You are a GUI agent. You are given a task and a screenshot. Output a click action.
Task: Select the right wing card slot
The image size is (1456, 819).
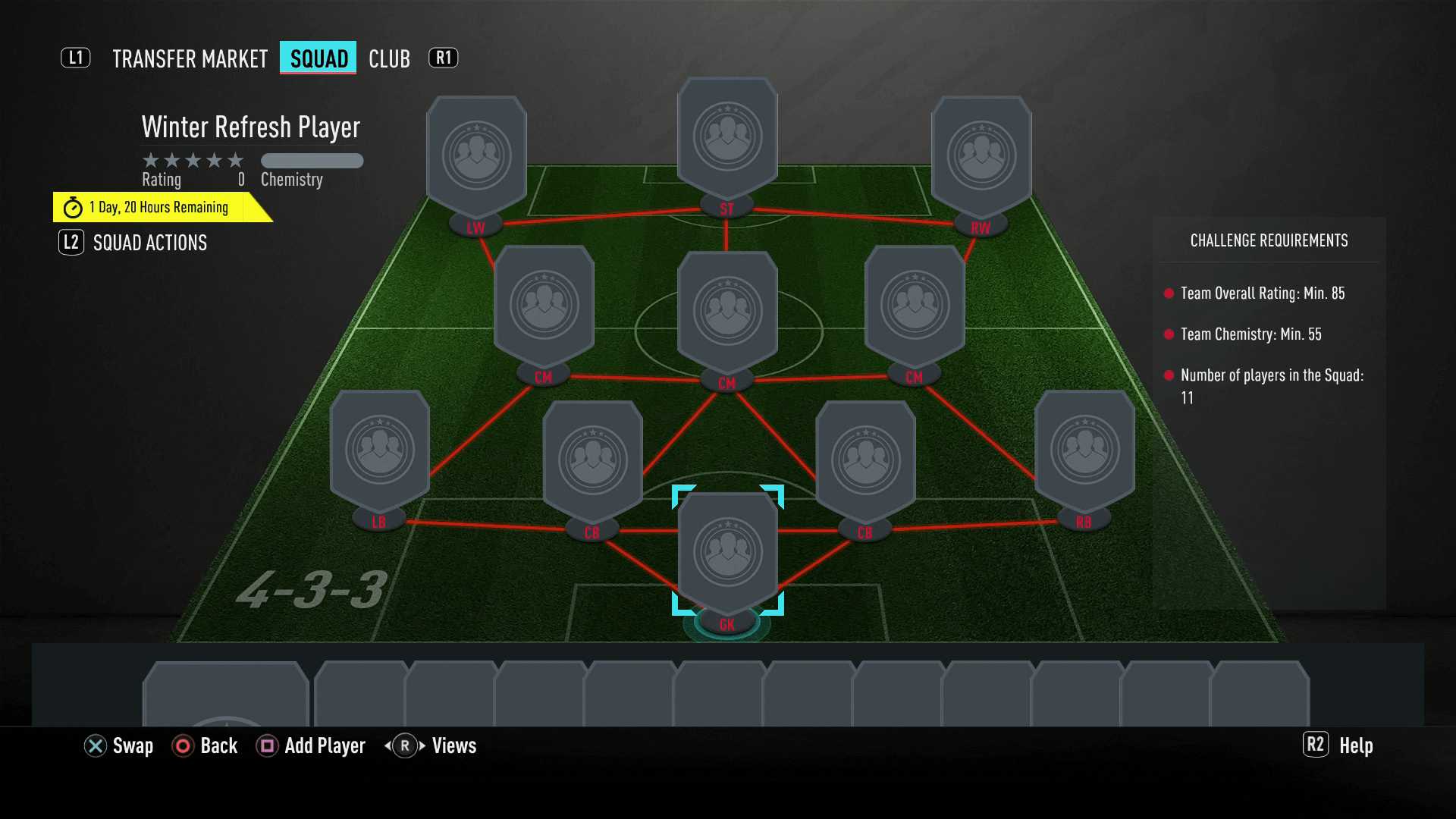click(x=981, y=155)
